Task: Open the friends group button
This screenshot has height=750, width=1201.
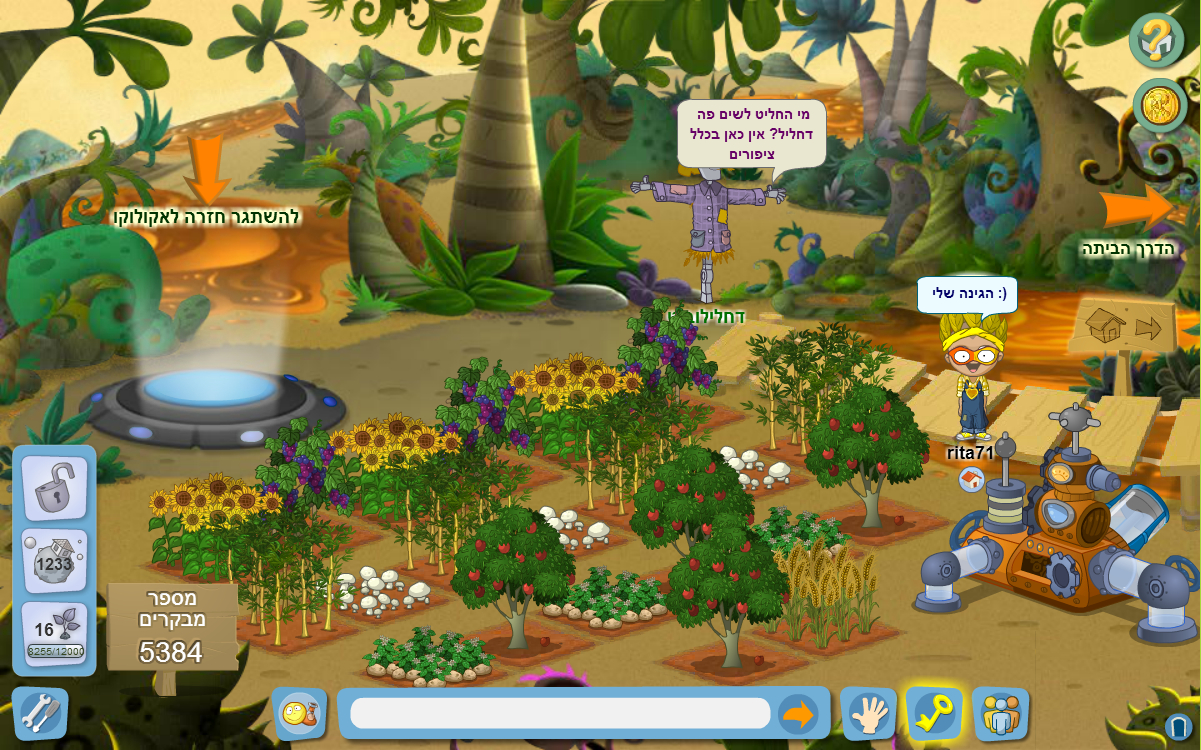Action: [x=1000, y=714]
